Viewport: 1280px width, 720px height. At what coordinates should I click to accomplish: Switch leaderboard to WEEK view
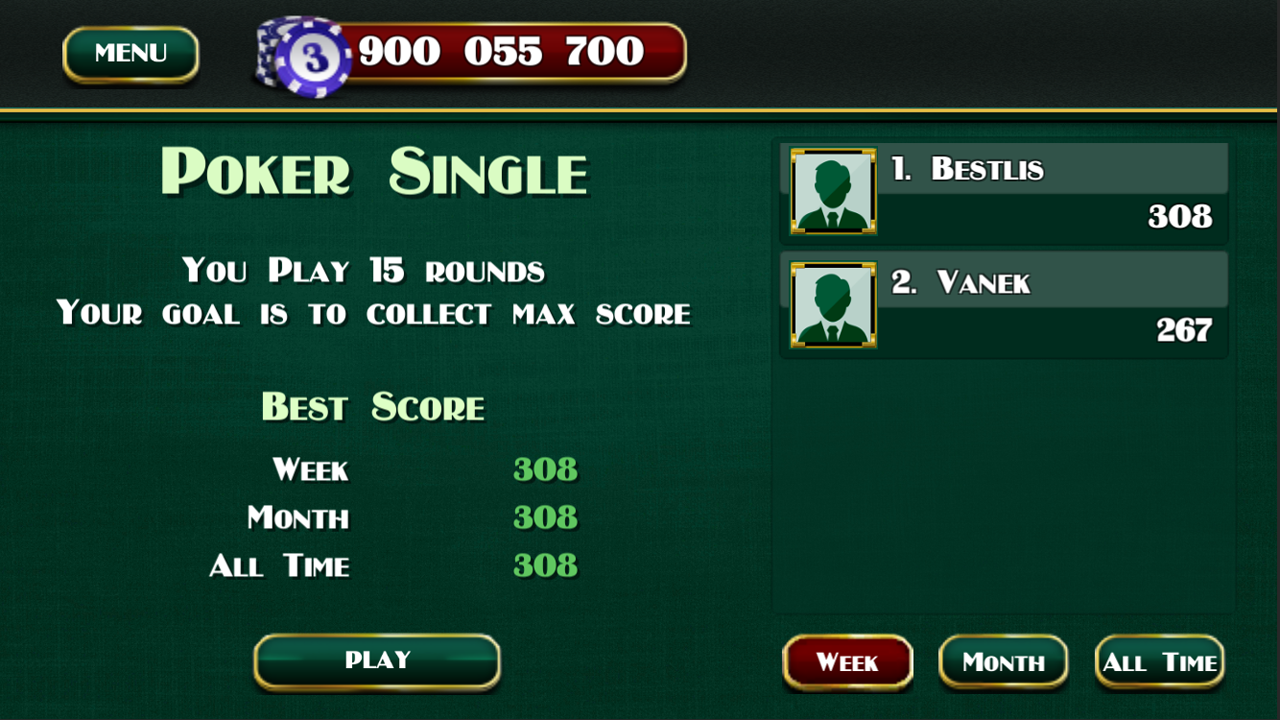pyautogui.click(x=847, y=662)
